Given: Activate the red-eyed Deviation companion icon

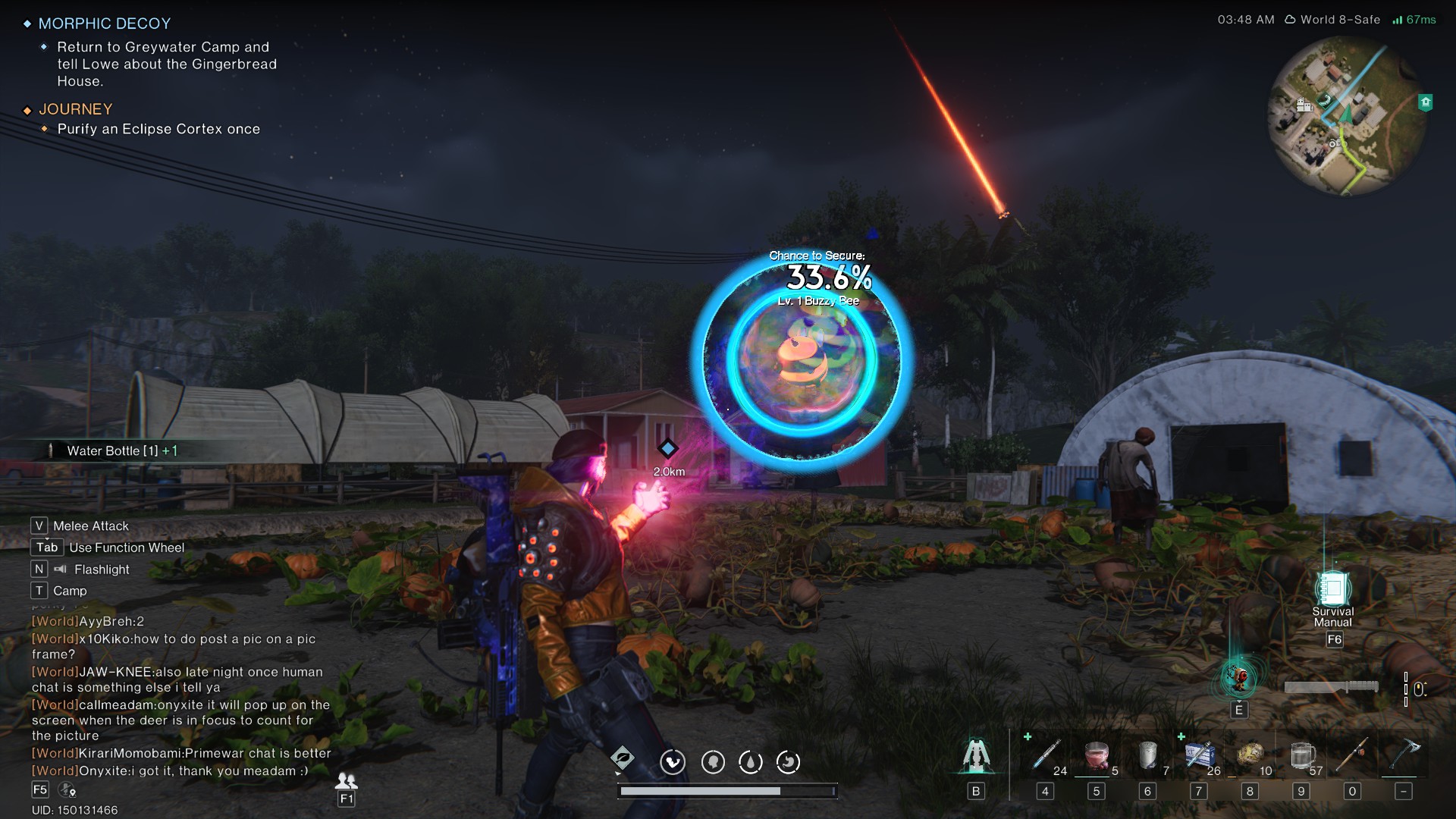Looking at the screenshot, I should [1238, 677].
